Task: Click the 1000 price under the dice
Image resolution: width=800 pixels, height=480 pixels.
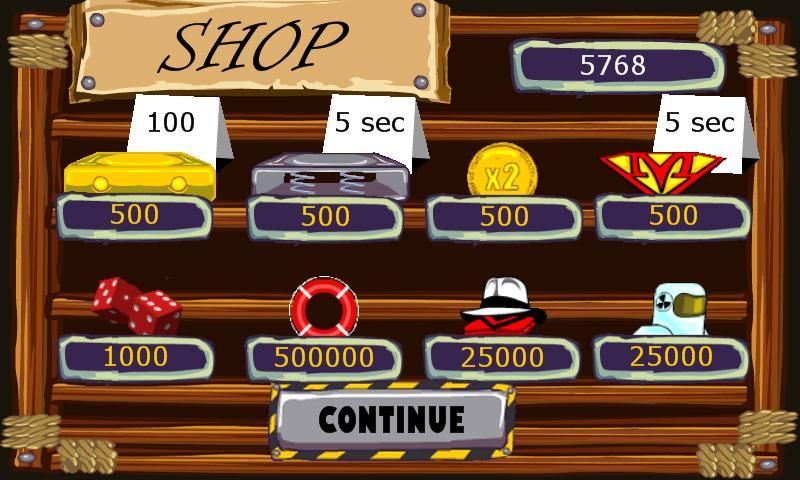Action: point(135,357)
